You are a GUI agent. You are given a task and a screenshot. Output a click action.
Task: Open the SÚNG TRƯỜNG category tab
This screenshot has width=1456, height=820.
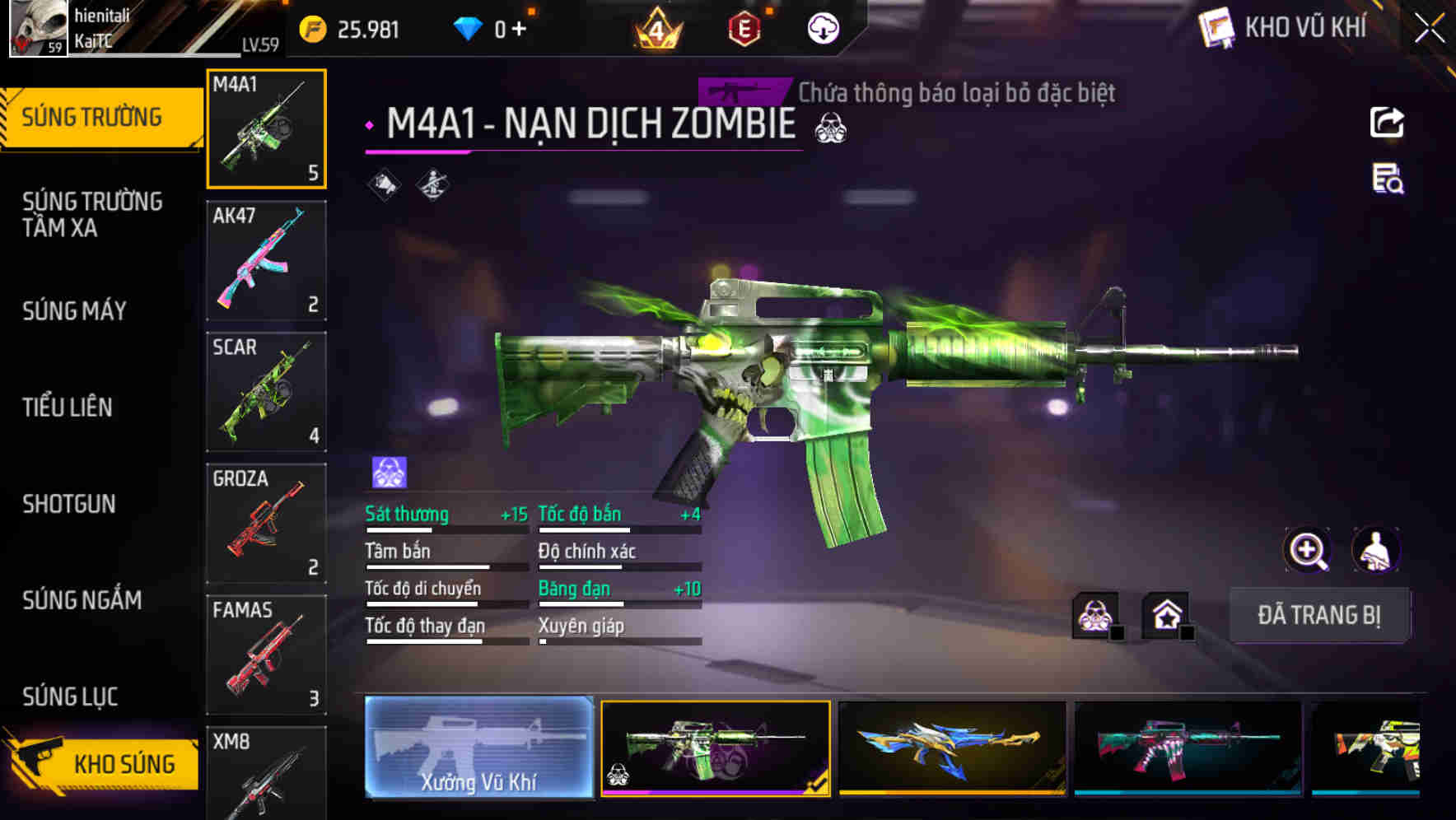click(x=99, y=116)
